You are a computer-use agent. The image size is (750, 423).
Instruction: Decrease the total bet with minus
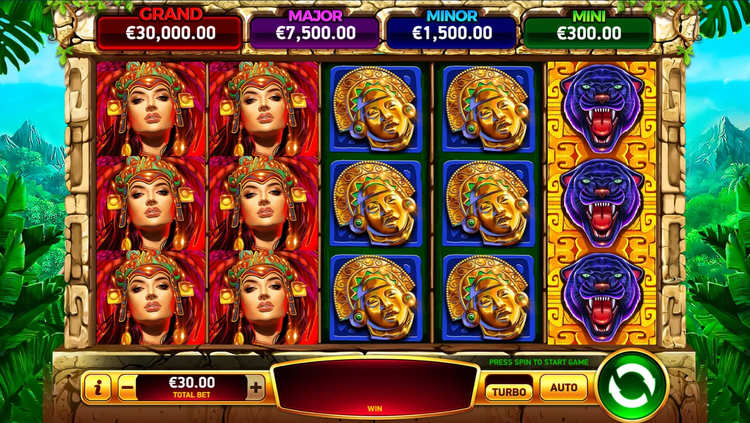coord(127,387)
